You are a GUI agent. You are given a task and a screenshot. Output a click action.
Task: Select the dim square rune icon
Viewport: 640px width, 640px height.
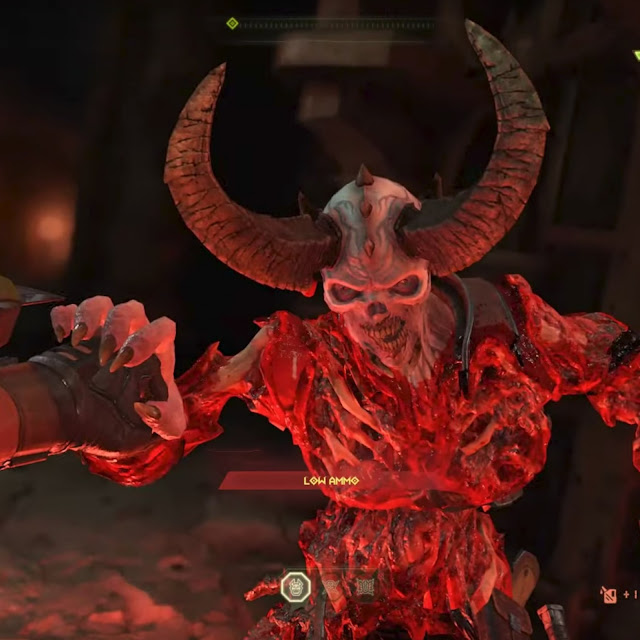click(x=366, y=586)
